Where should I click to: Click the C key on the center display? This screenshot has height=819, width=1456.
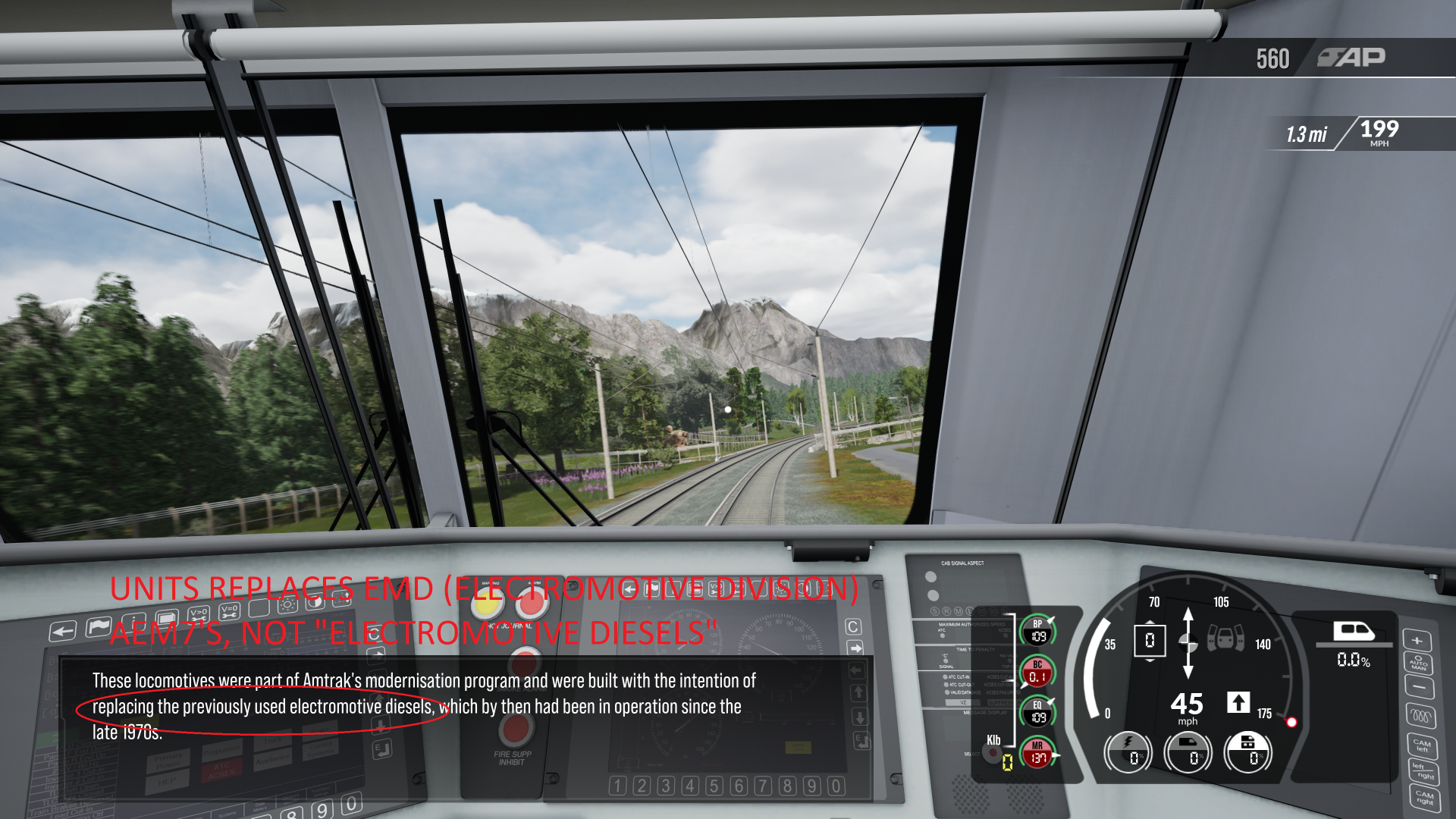pos(853,626)
